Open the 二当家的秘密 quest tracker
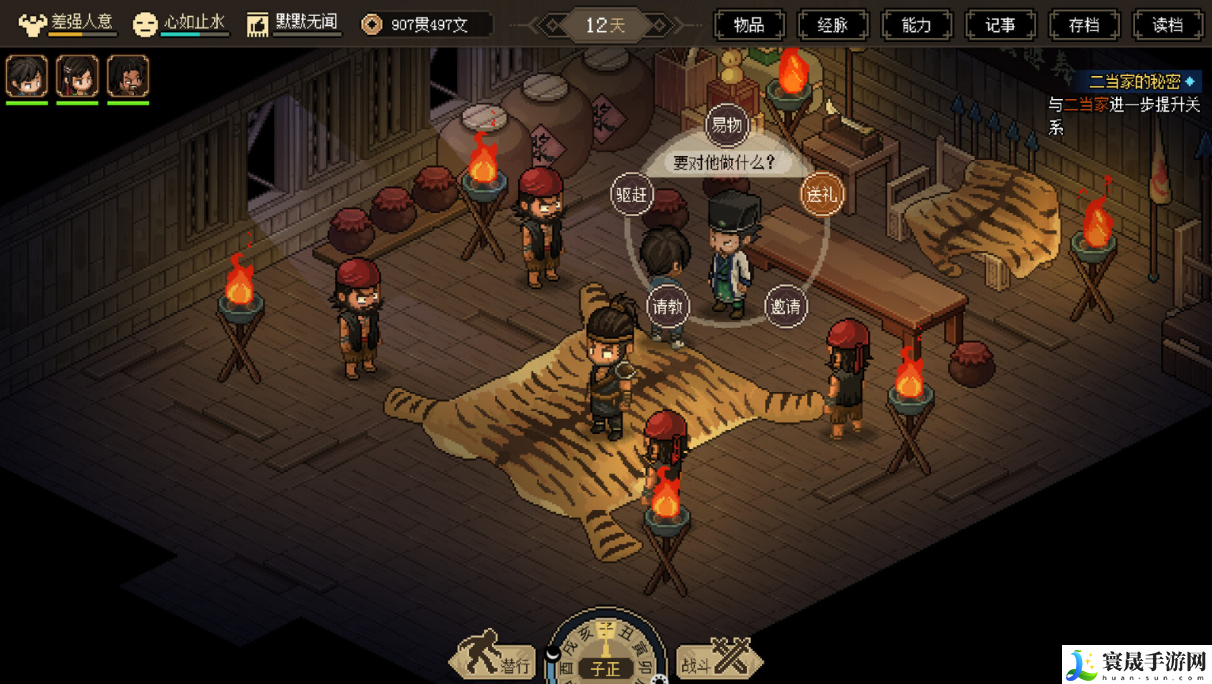Viewport: 1212px width, 684px height. pyautogui.click(x=1134, y=82)
